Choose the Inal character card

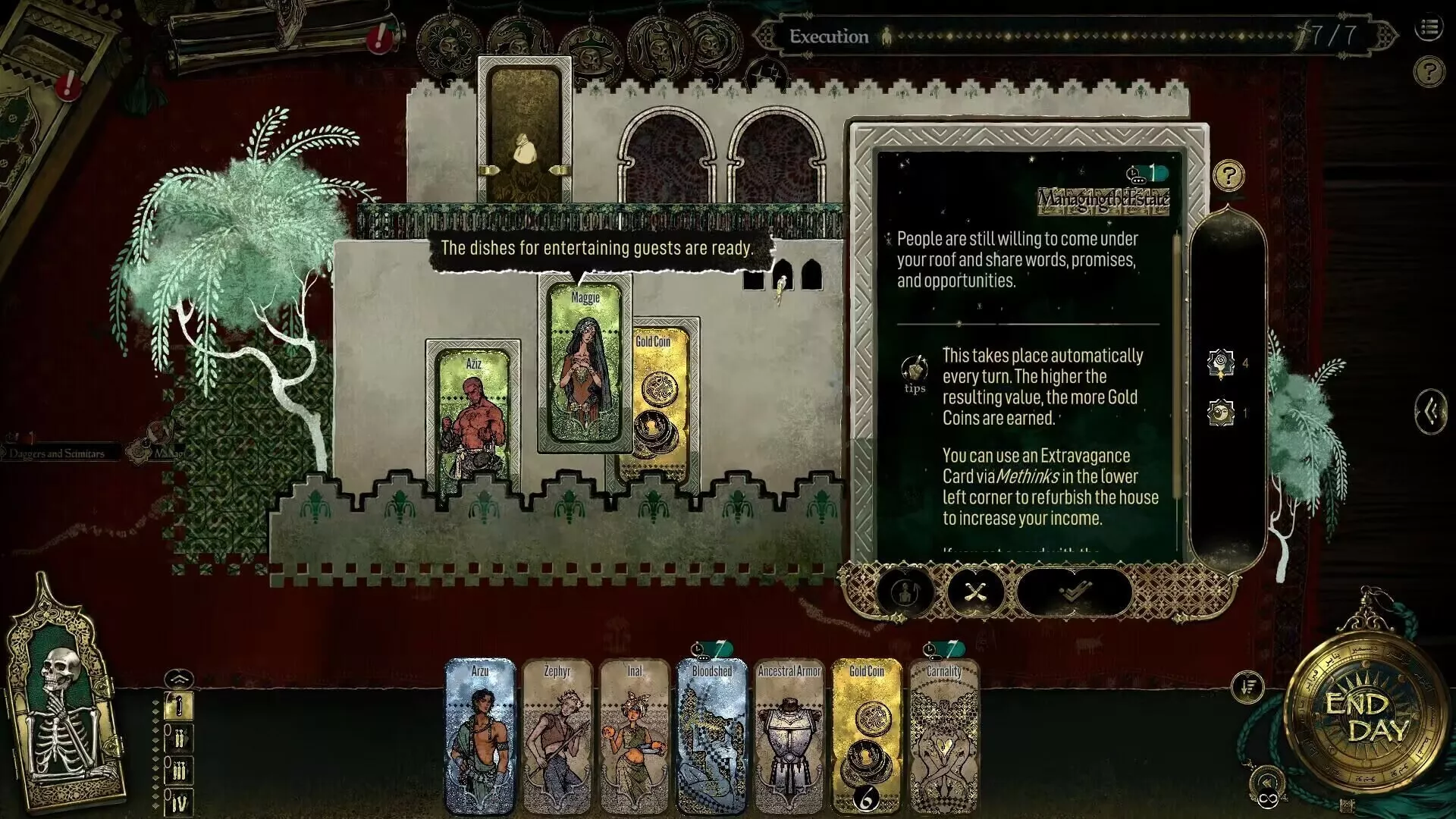pyautogui.click(x=635, y=736)
